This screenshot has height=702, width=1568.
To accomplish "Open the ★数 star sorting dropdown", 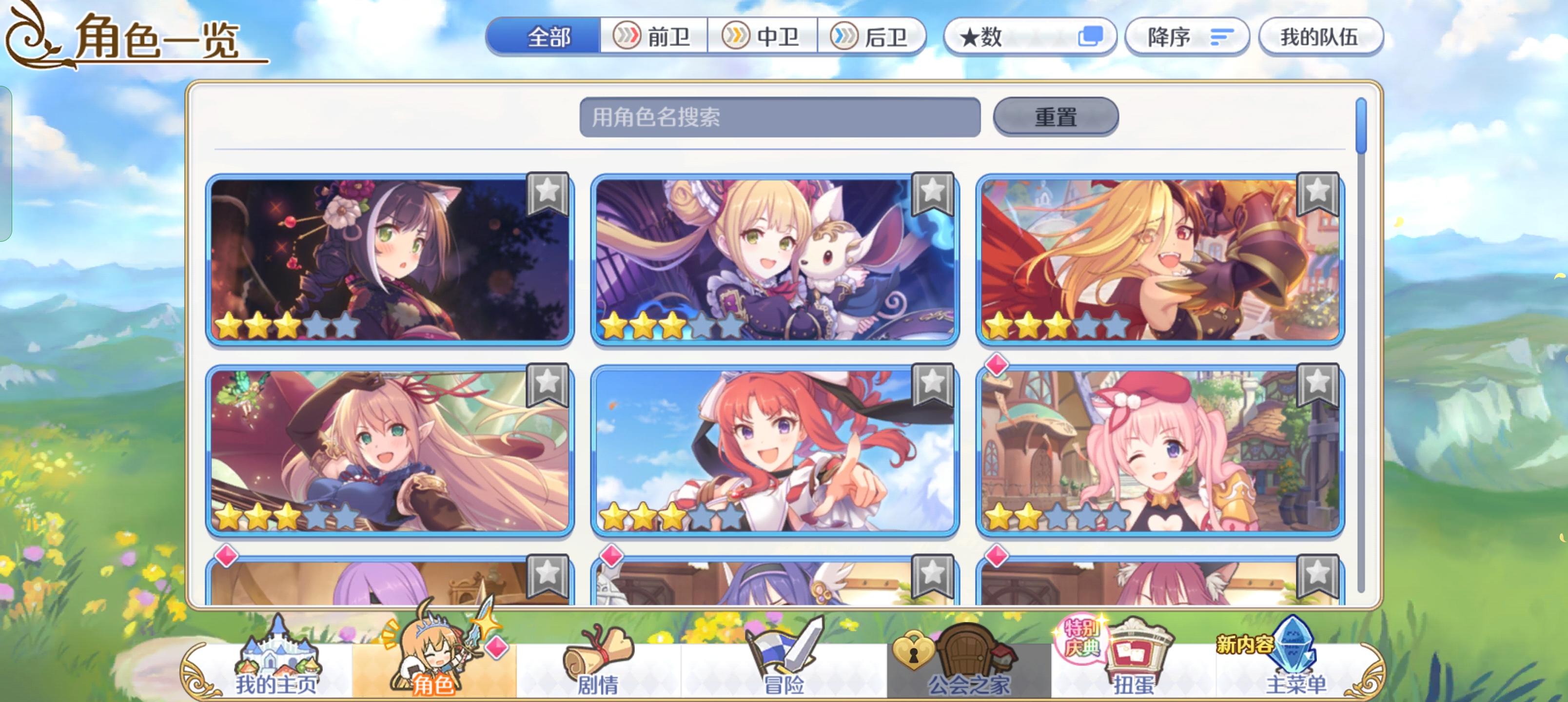I will 1031,37.
